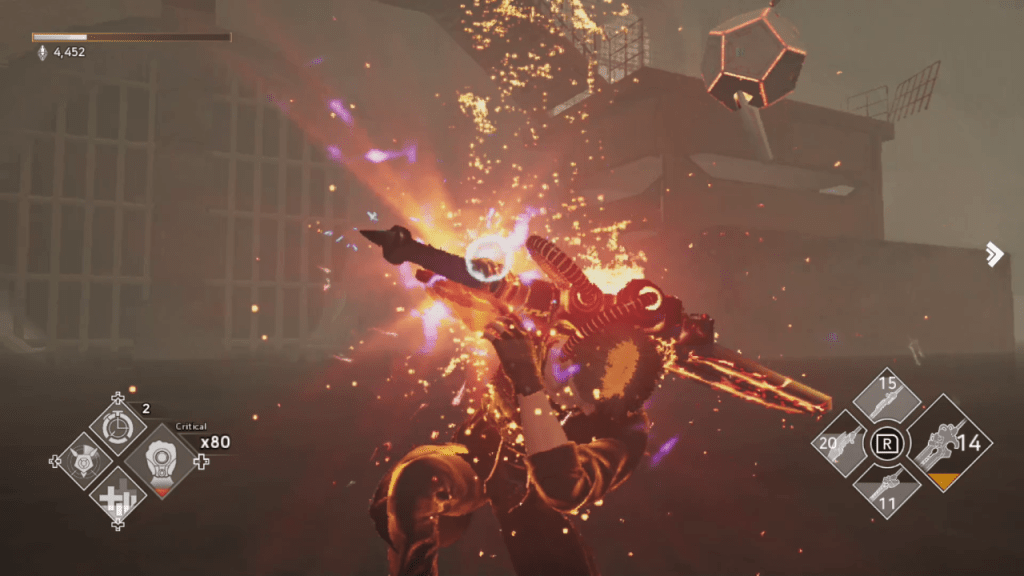Switch to the weapon showing 11
The width and height of the screenshot is (1024, 576).
(885, 489)
